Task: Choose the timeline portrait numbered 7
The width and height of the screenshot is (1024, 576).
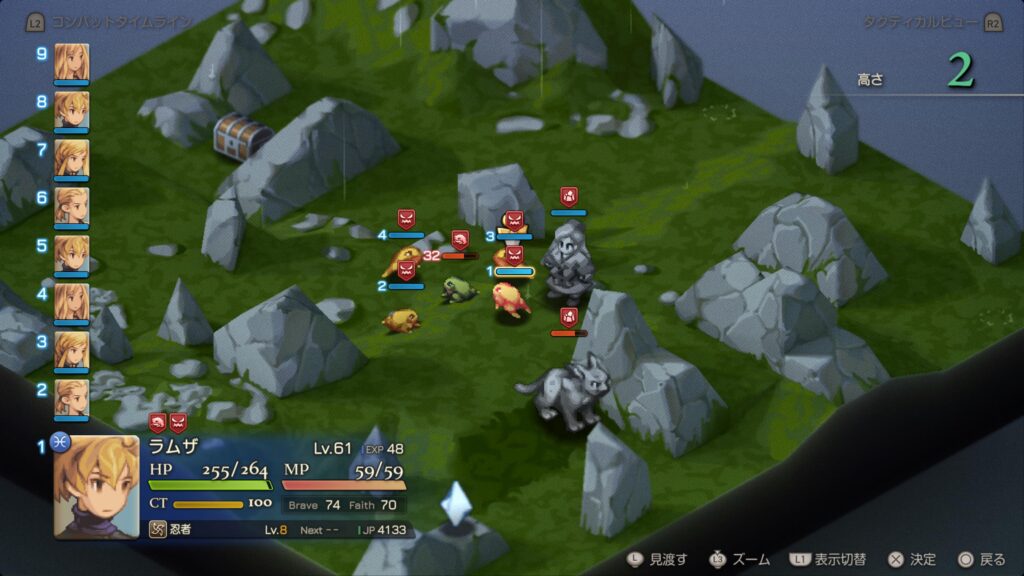Action: 71,158
